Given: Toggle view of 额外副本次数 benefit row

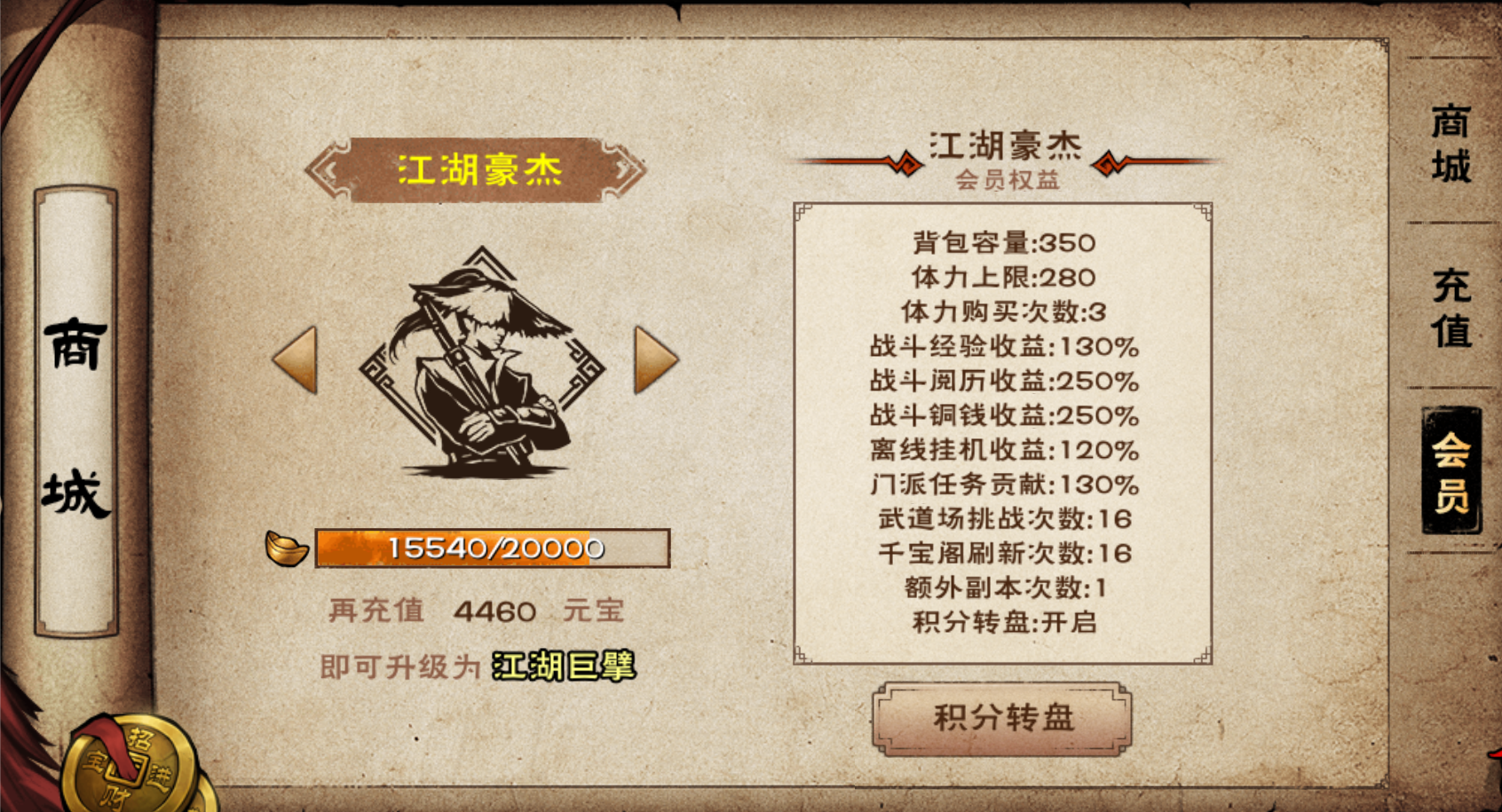Looking at the screenshot, I should [1004, 587].
